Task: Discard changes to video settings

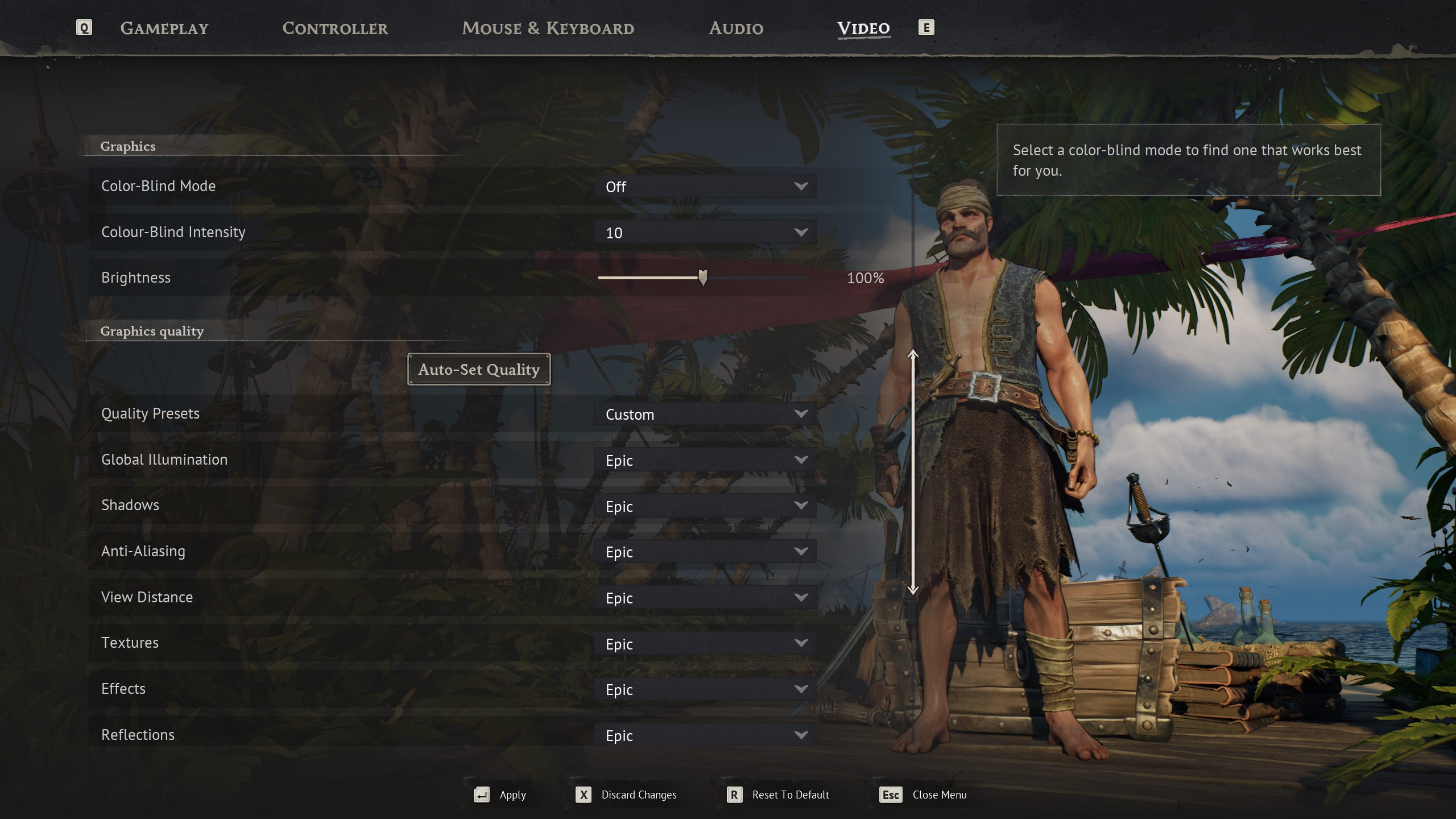Action: point(638,795)
